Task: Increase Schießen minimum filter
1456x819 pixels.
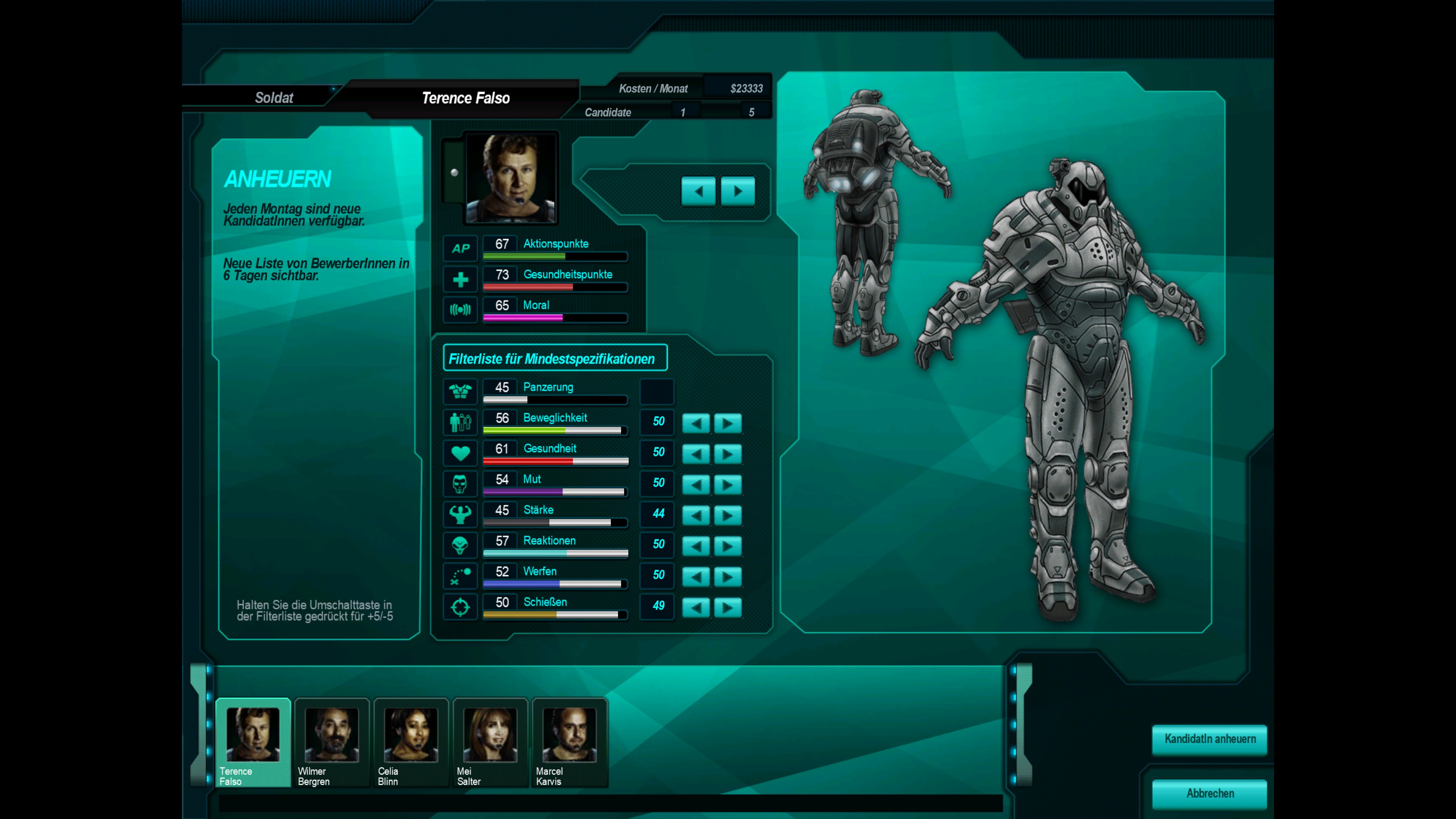Action: click(728, 607)
